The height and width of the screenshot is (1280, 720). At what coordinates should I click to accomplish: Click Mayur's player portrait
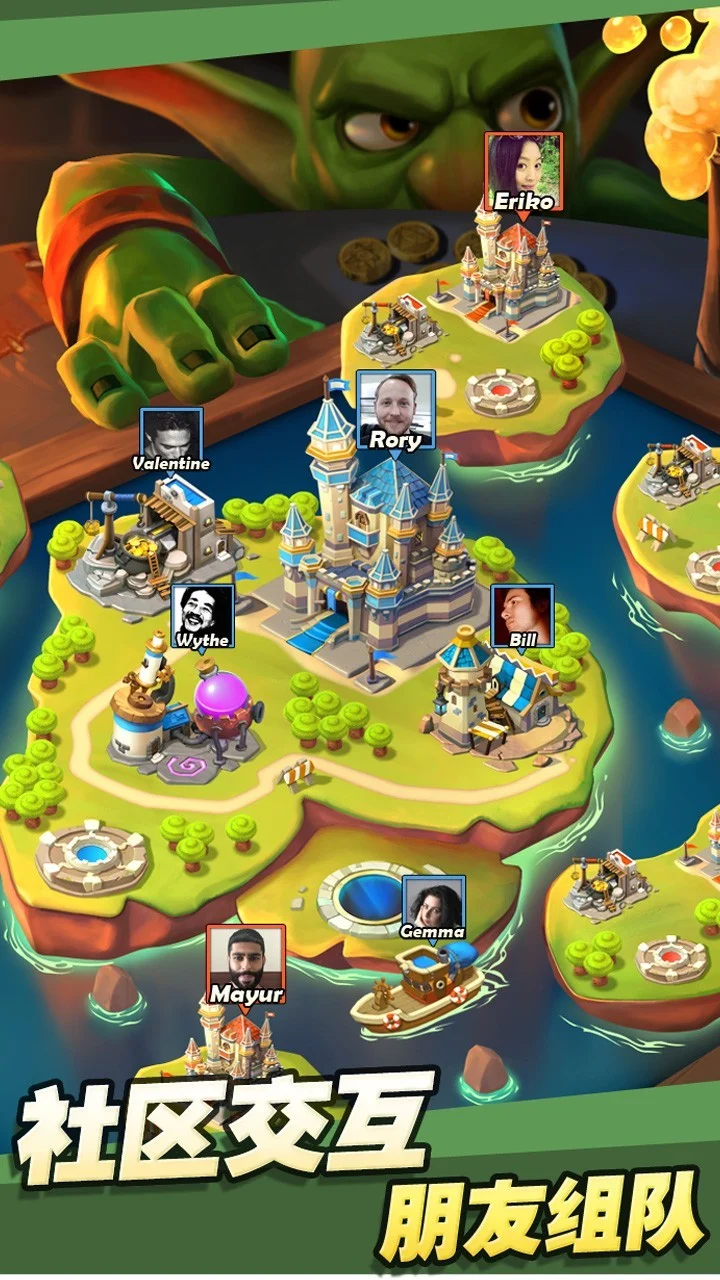pos(246,962)
